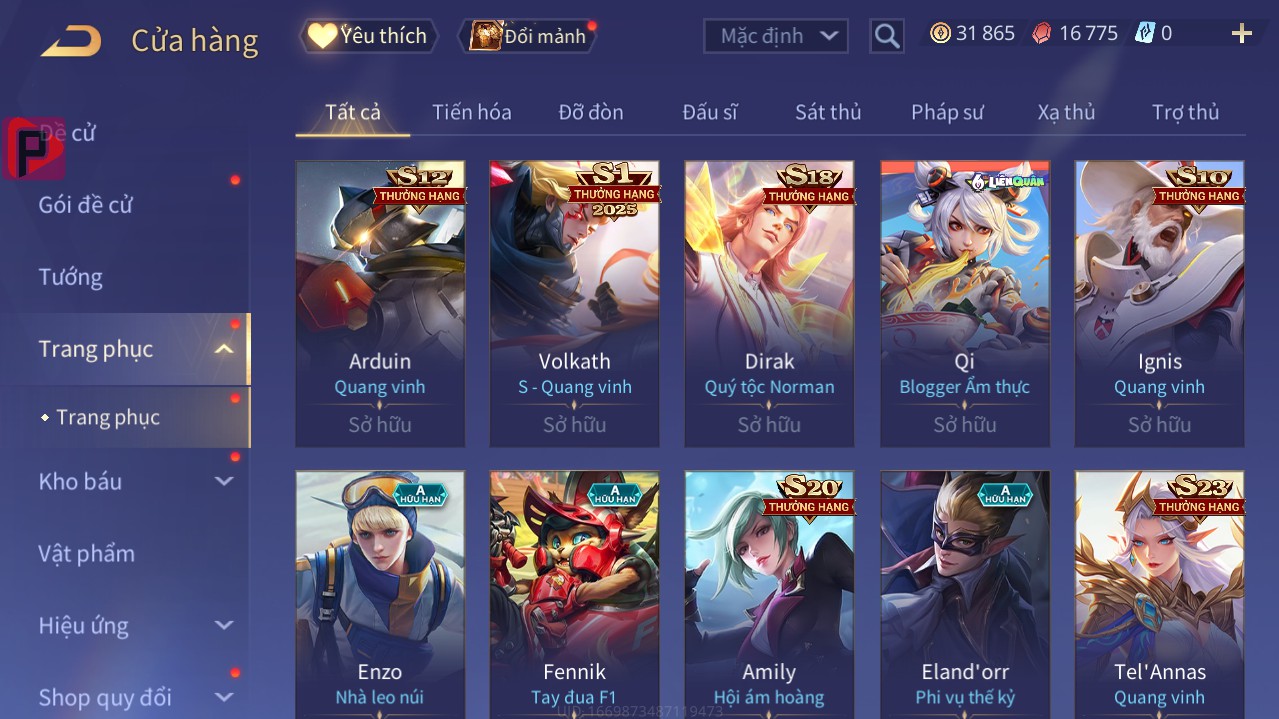
Task: Open the Yêu thích favorites list
Action: 369,36
